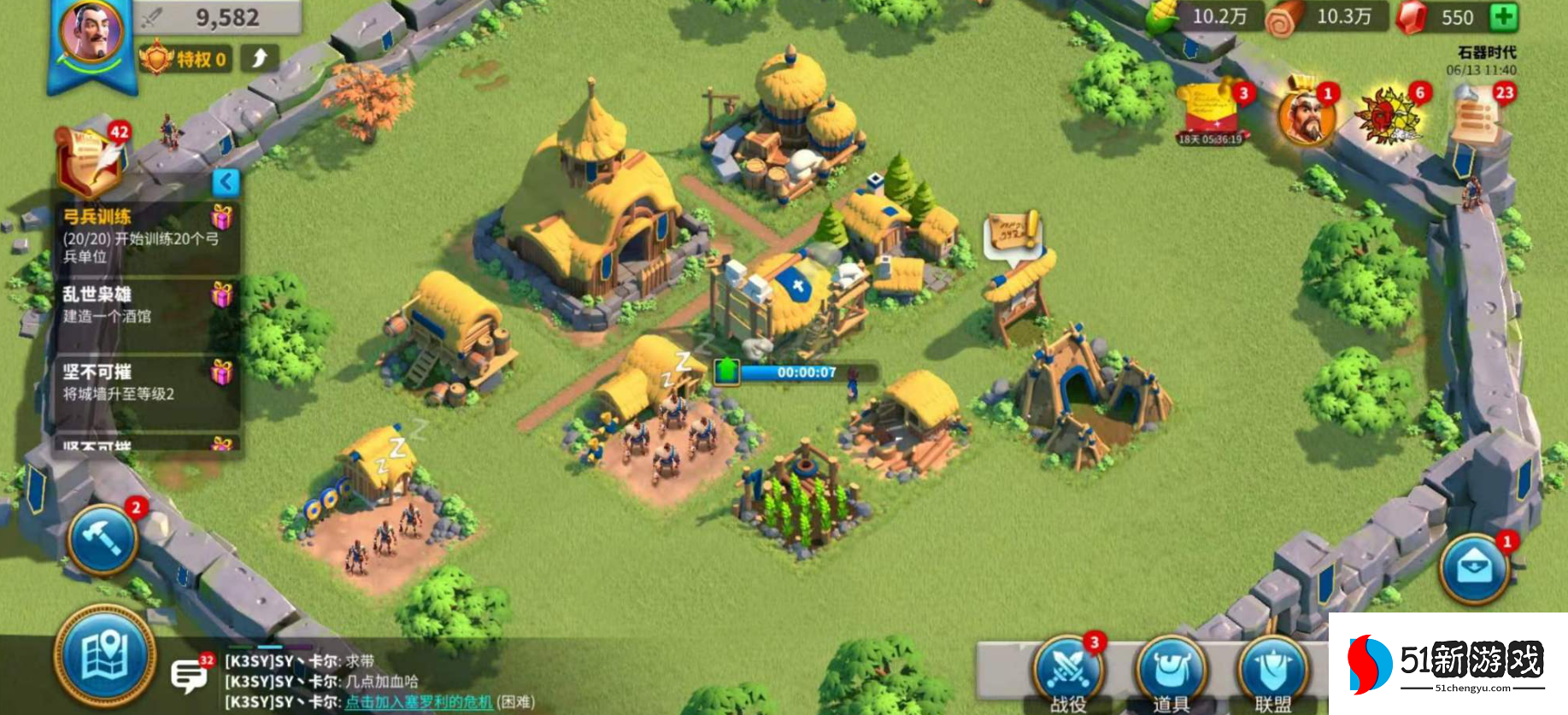Add more gems with the plus button
This screenshot has height=715, width=1568.
click(x=1503, y=17)
